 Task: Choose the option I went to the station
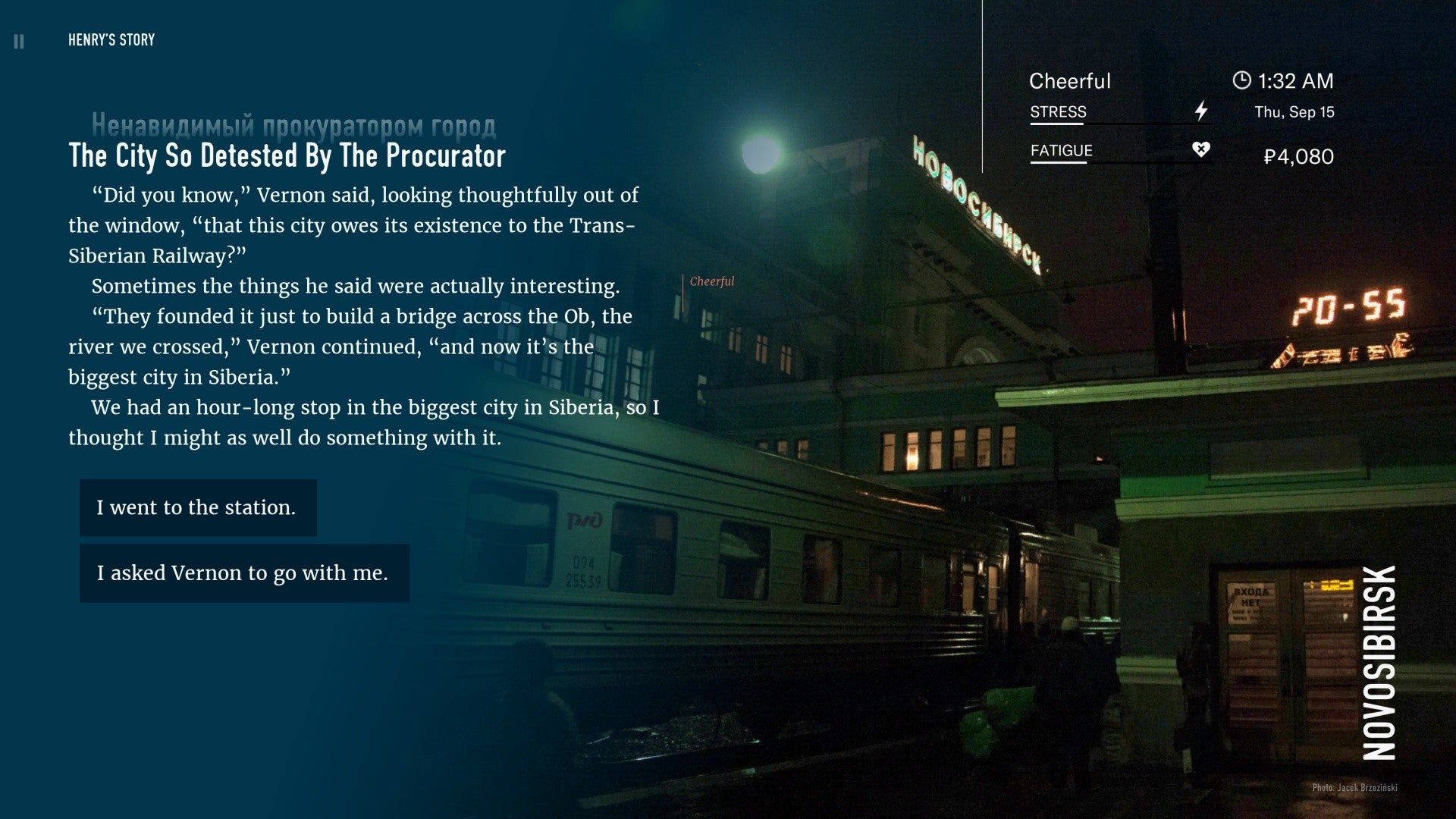[x=198, y=507]
